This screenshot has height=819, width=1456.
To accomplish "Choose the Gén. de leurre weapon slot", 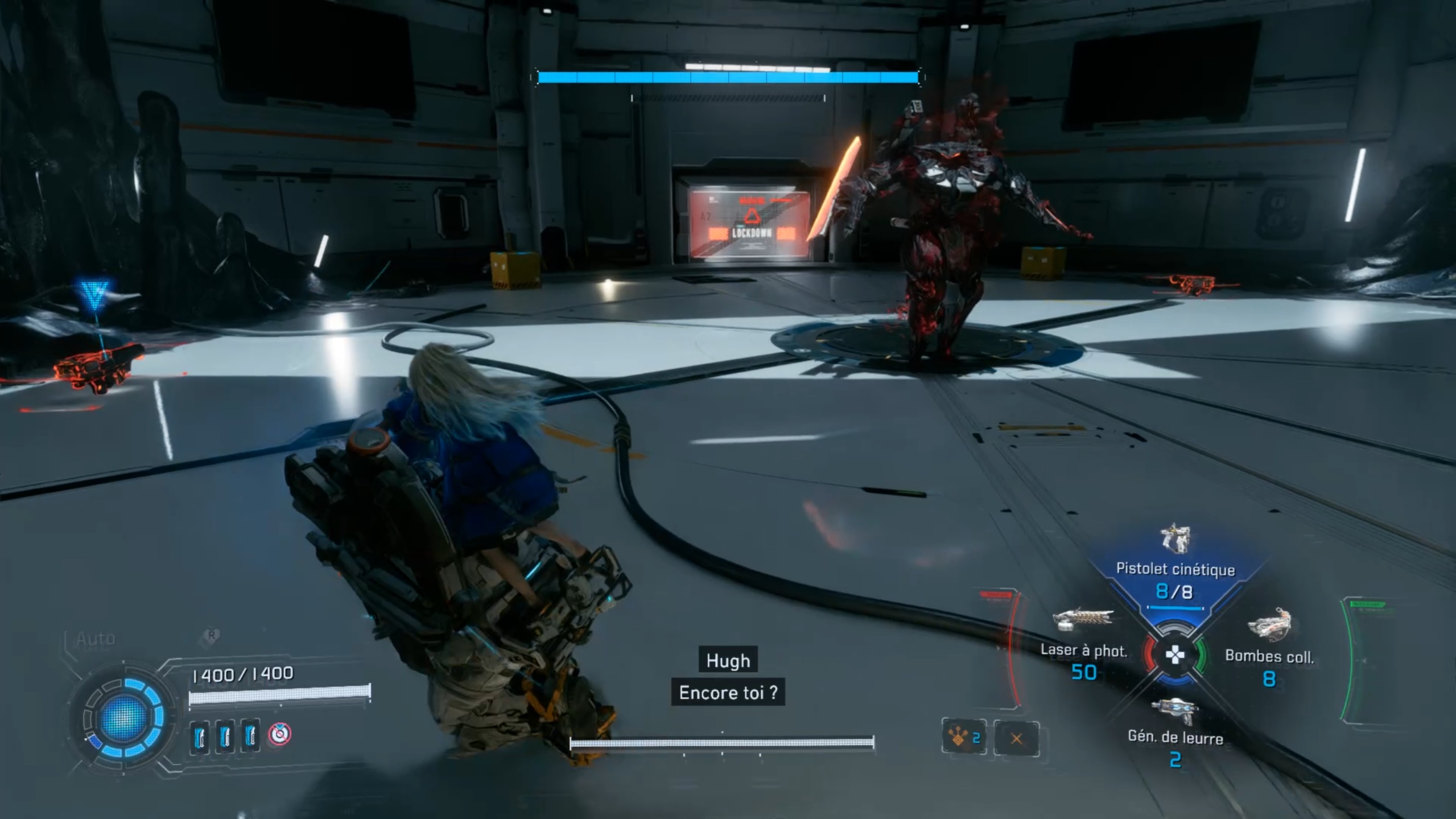I will (1175, 737).
